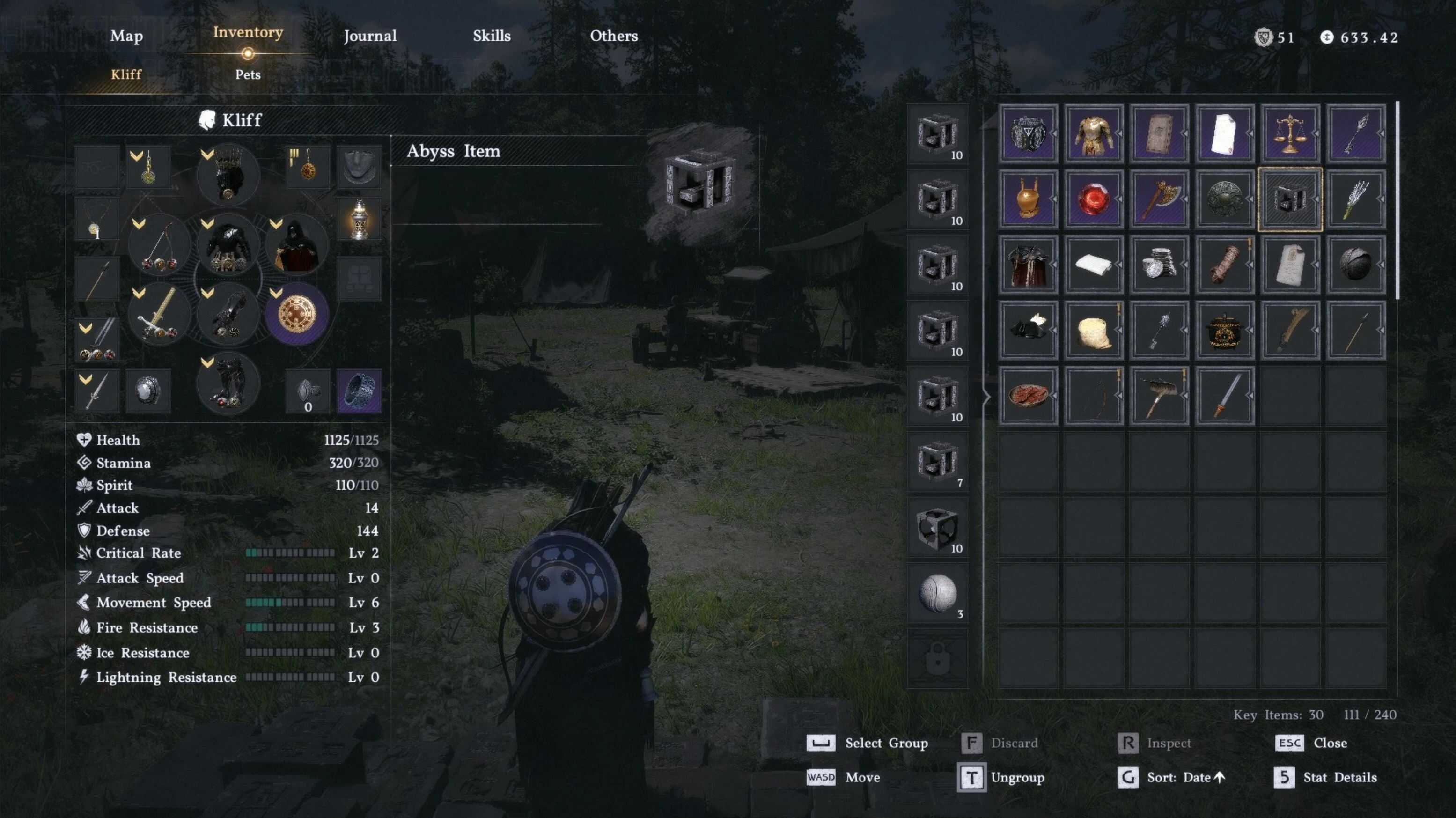Select the equipped sword weapon slot
Viewport: 1456px width, 818px height.
[x=159, y=314]
